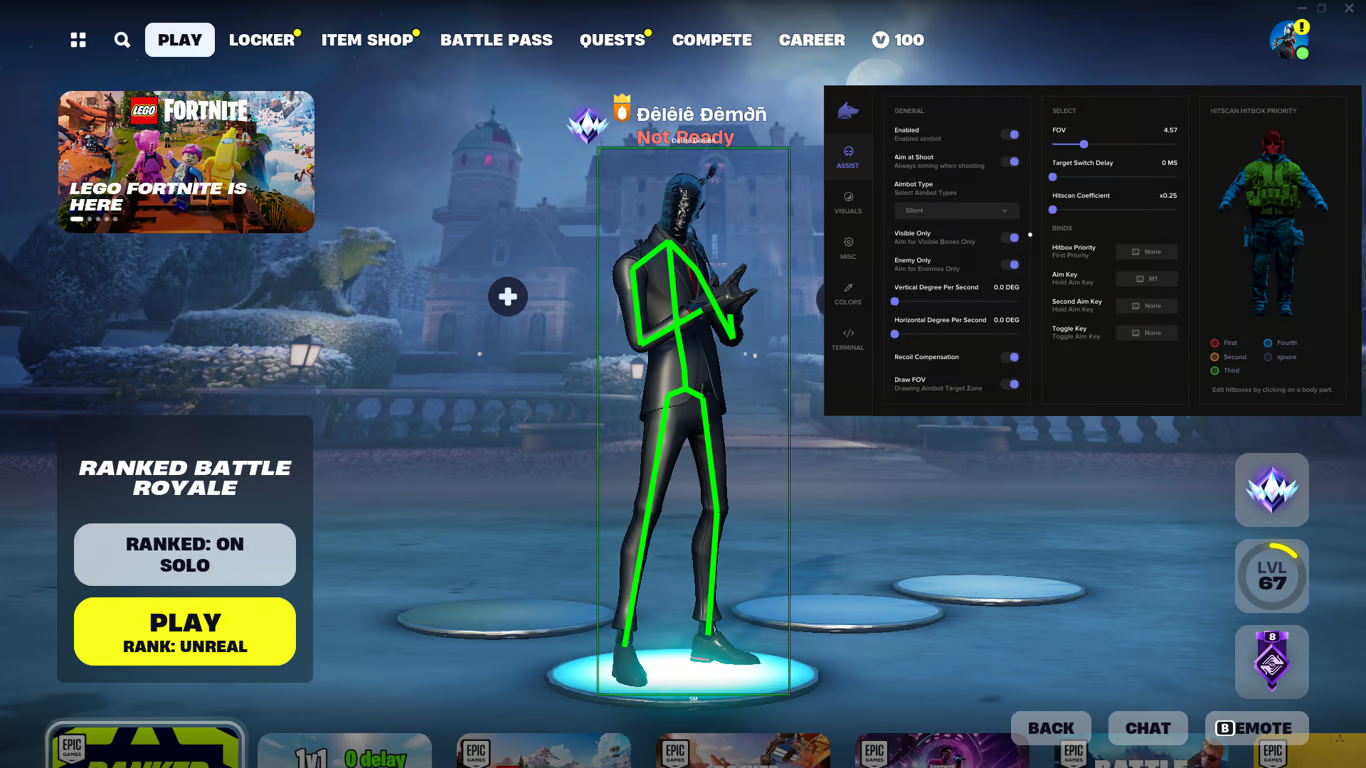The image size is (1366, 768).
Task: Open the wolf logo home panel
Action: coord(849,112)
